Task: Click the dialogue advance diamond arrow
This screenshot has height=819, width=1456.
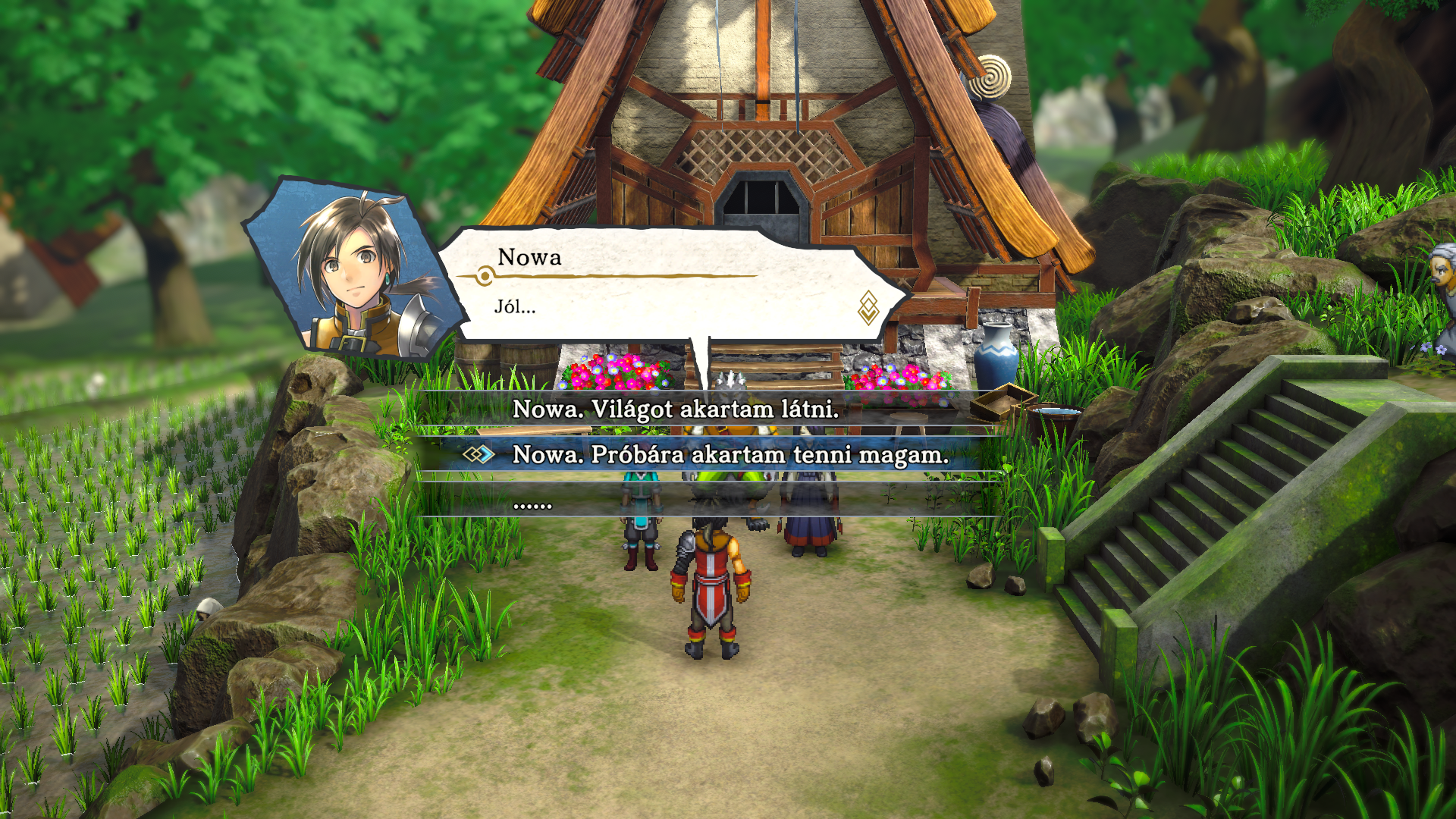Action: point(868,308)
